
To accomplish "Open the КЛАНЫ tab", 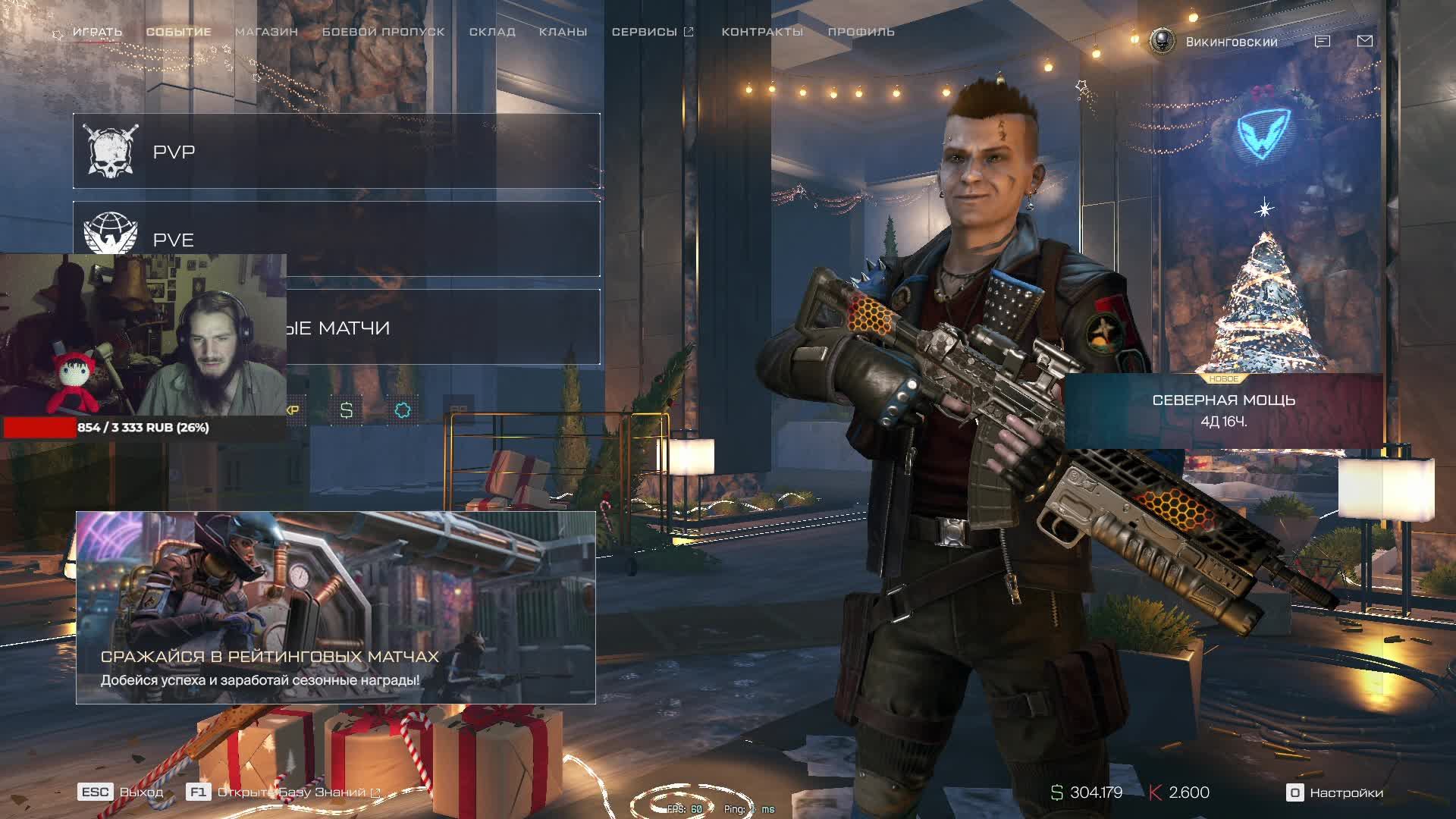I will tap(563, 32).
